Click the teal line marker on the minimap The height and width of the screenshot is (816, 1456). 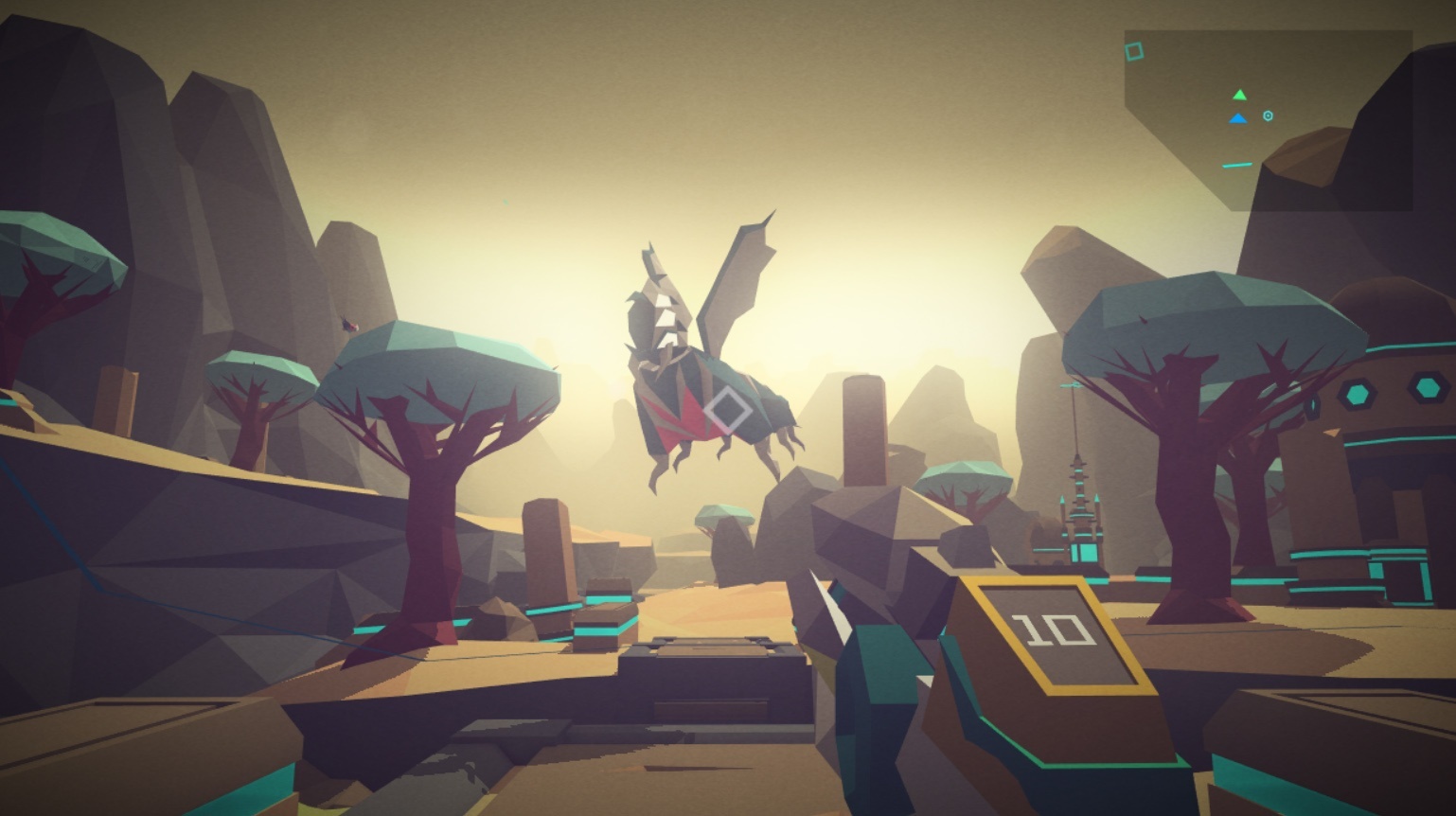pos(1237,164)
